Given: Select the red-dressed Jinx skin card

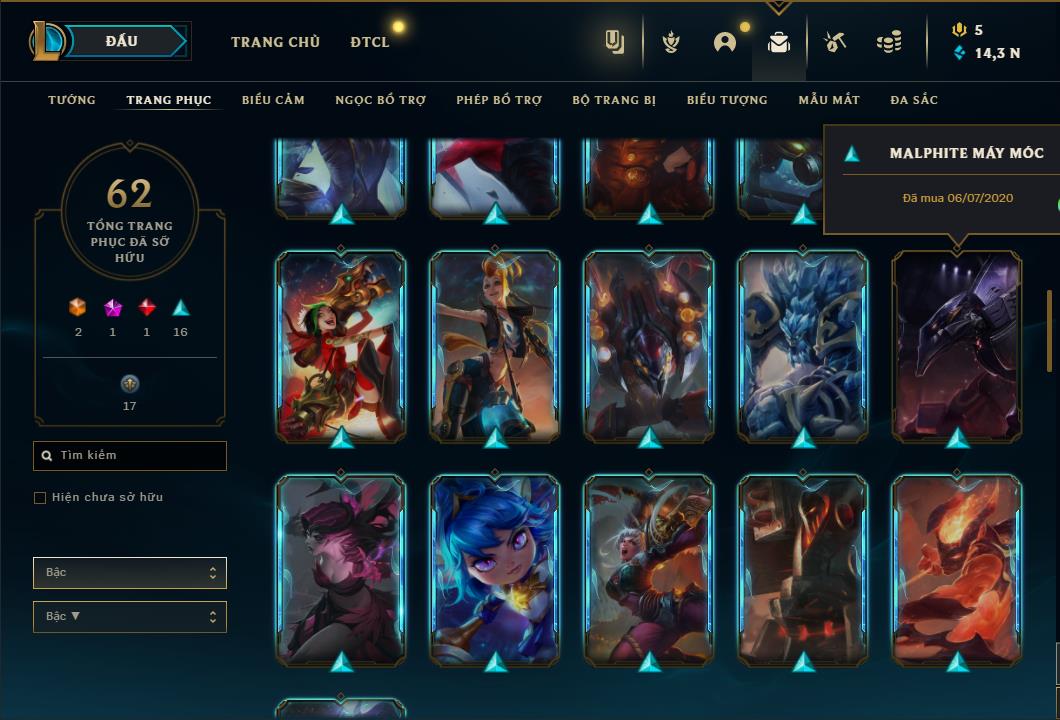Looking at the screenshot, I should [x=341, y=345].
